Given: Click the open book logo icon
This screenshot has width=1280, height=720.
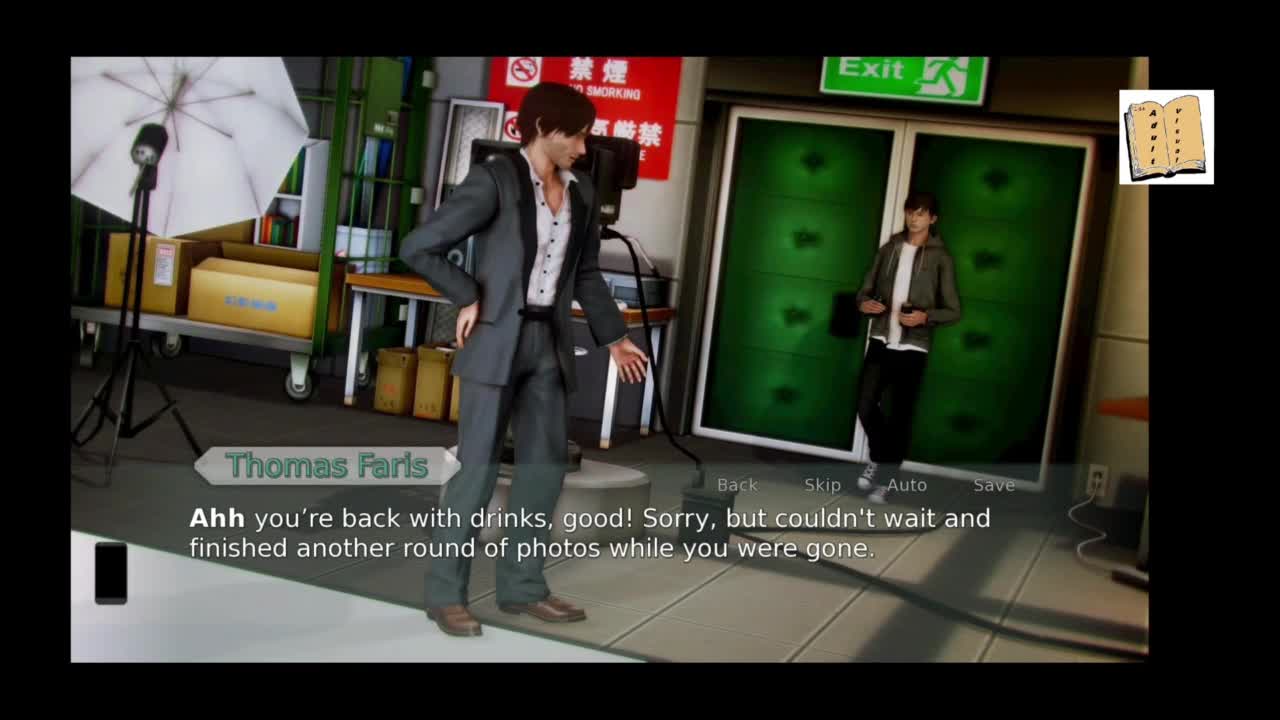Looking at the screenshot, I should click(x=1166, y=137).
